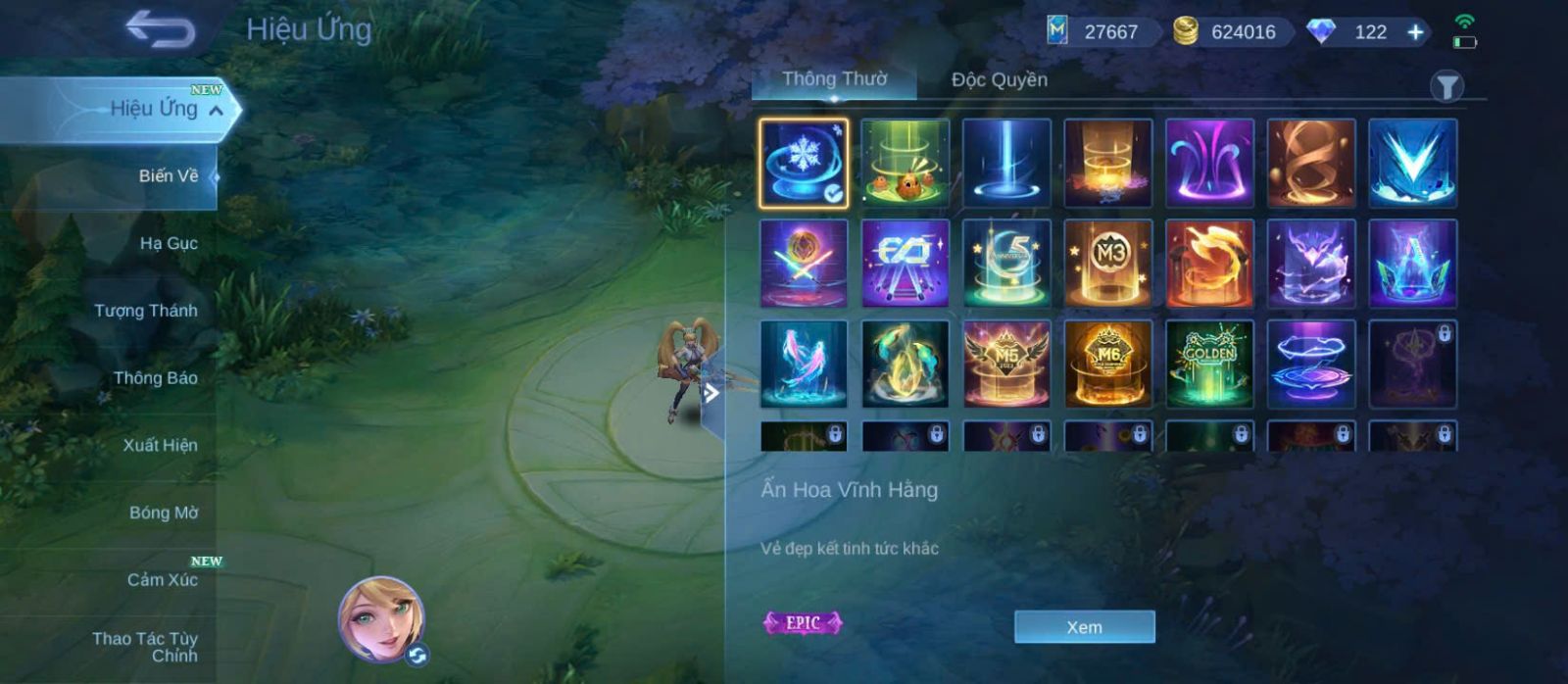Open Thao Tác Tùy Chỉnh
Viewport: 1568px width, 684px height.
point(145,647)
